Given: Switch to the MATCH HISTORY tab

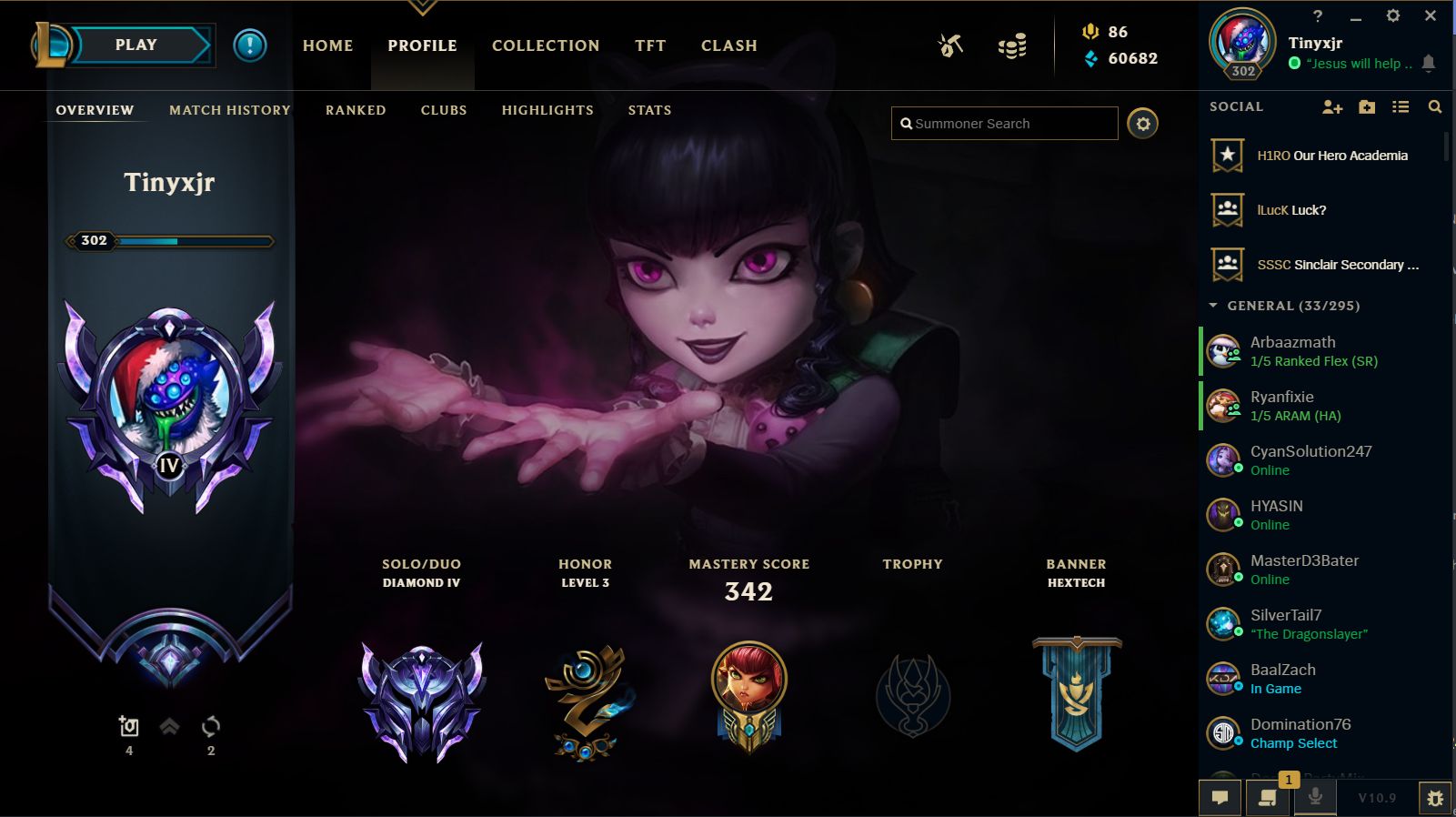Looking at the screenshot, I should [x=229, y=110].
